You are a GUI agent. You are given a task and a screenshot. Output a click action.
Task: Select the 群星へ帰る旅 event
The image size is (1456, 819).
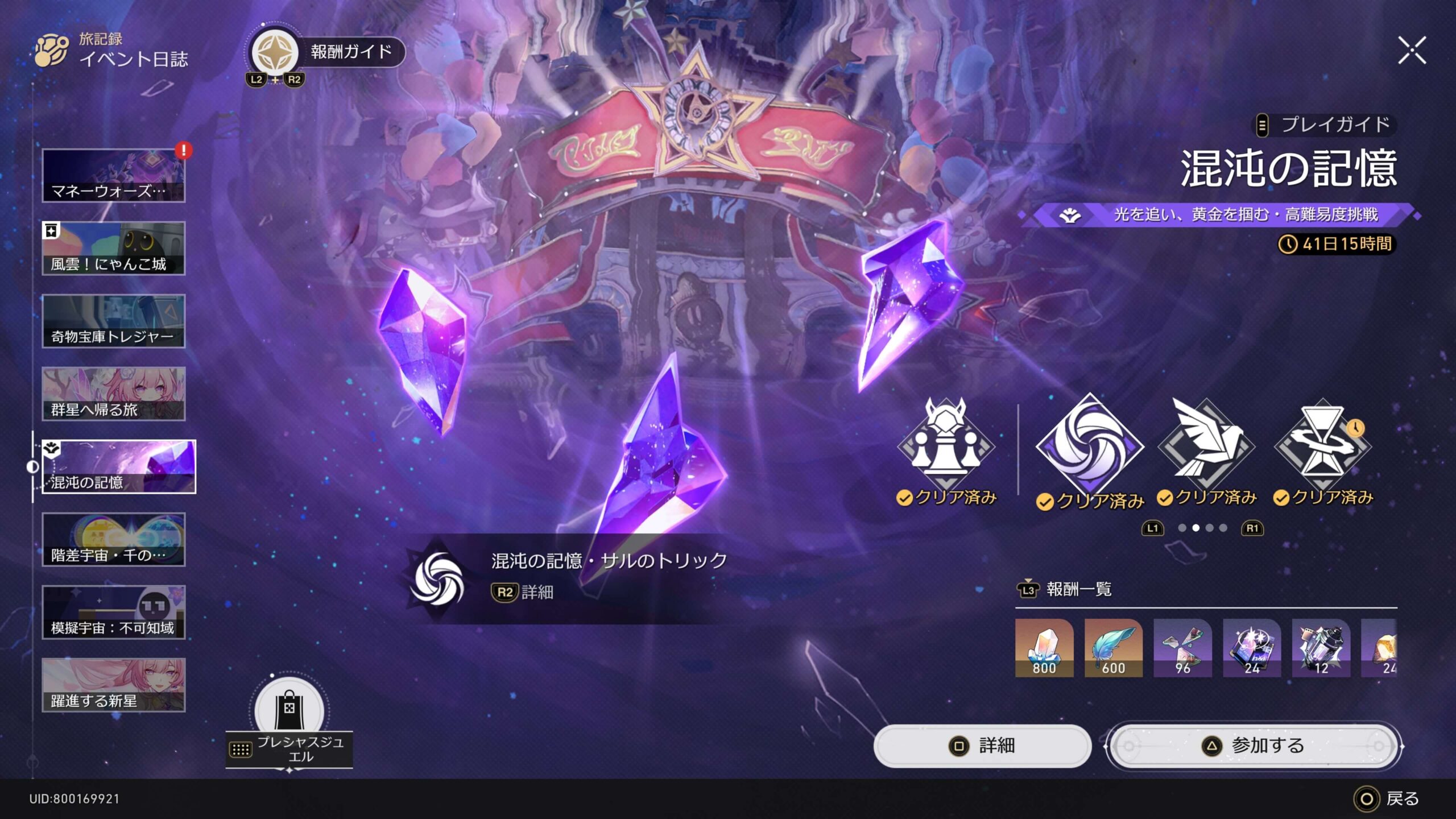point(114,394)
